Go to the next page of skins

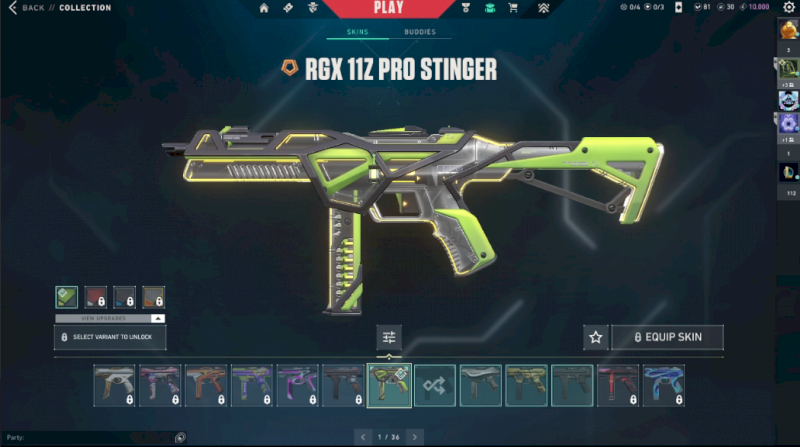[414, 437]
